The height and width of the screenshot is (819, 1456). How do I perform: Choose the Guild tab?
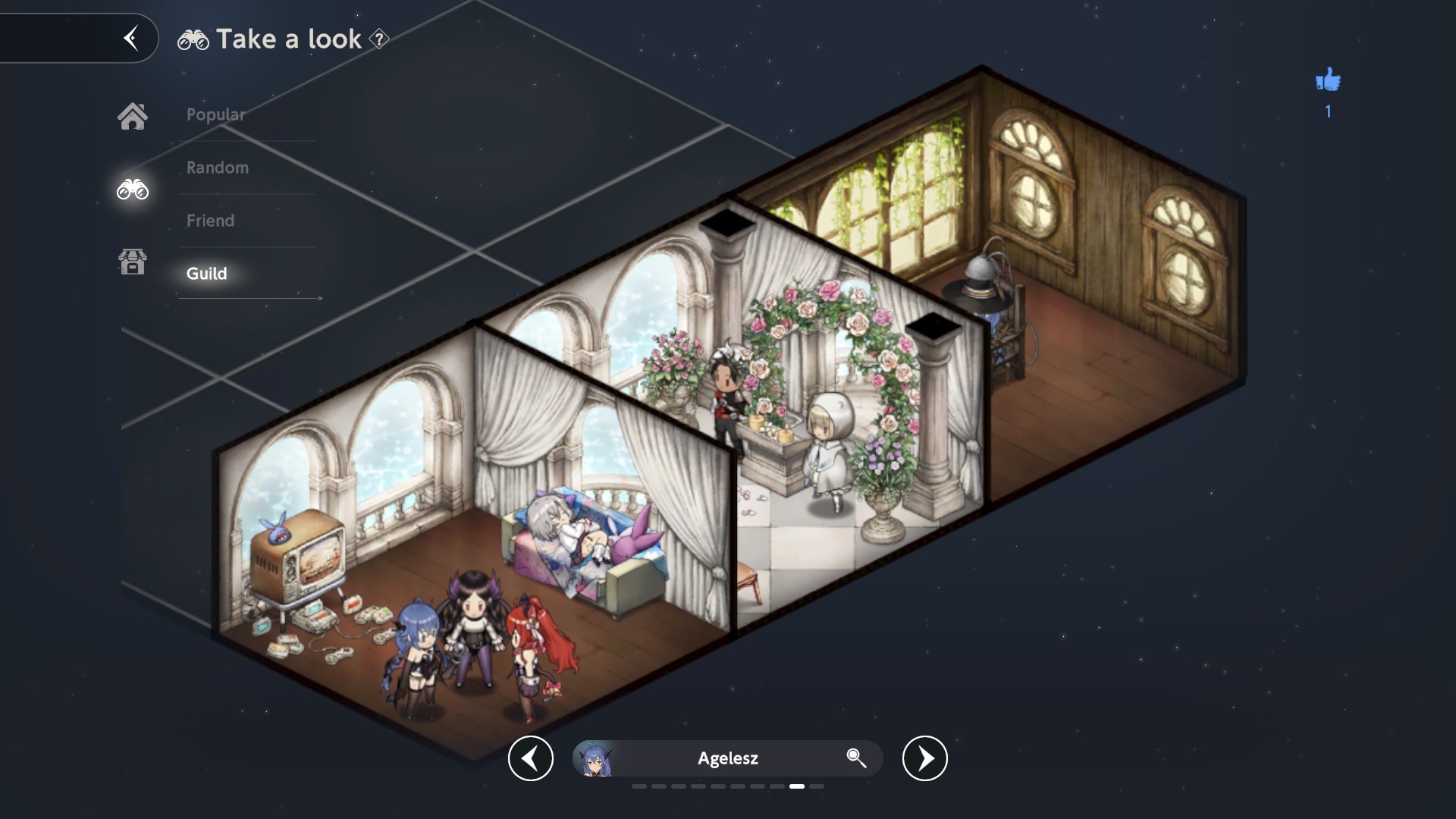[x=207, y=274]
